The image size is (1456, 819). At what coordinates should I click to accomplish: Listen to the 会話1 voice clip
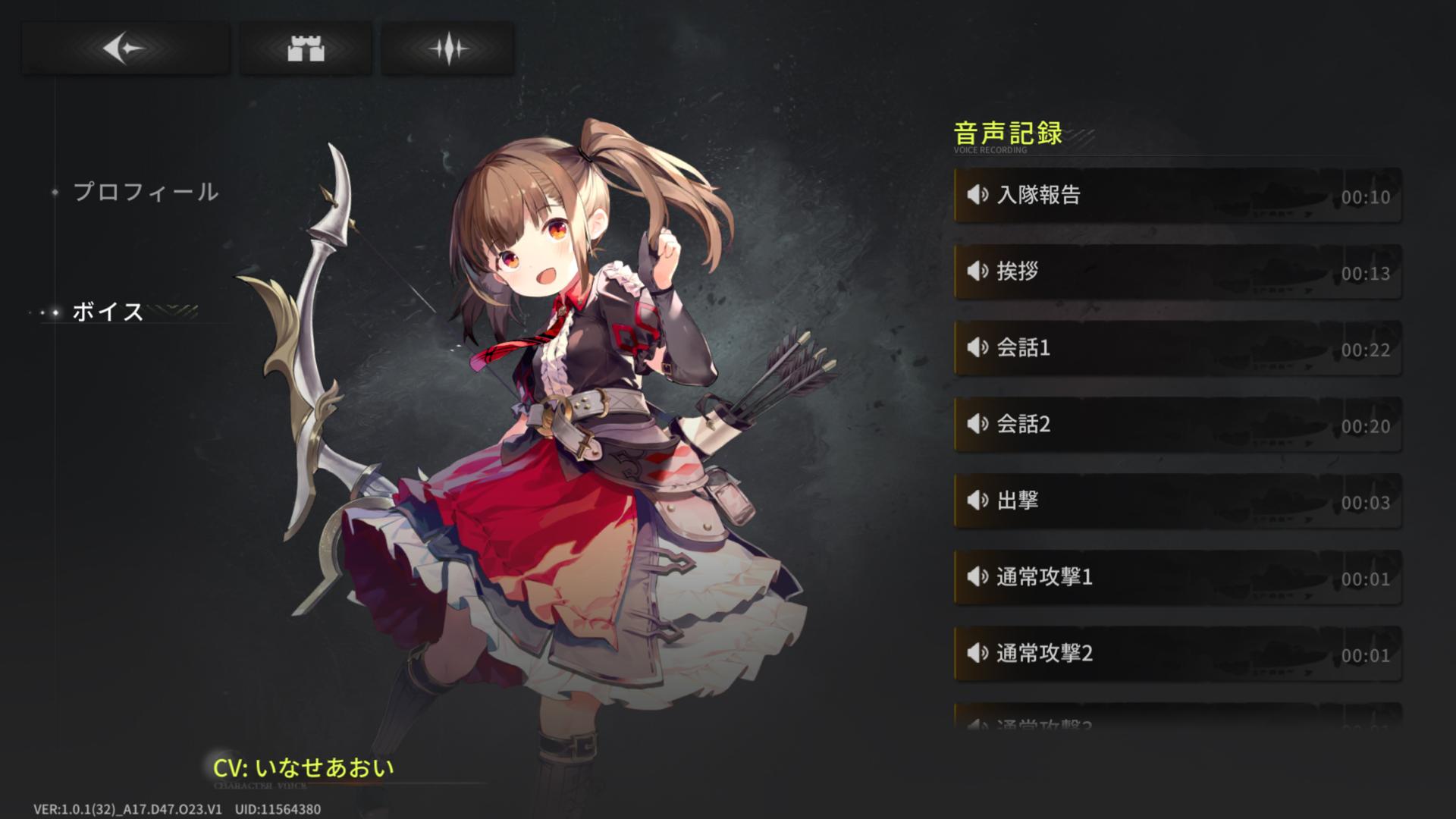tap(1177, 348)
